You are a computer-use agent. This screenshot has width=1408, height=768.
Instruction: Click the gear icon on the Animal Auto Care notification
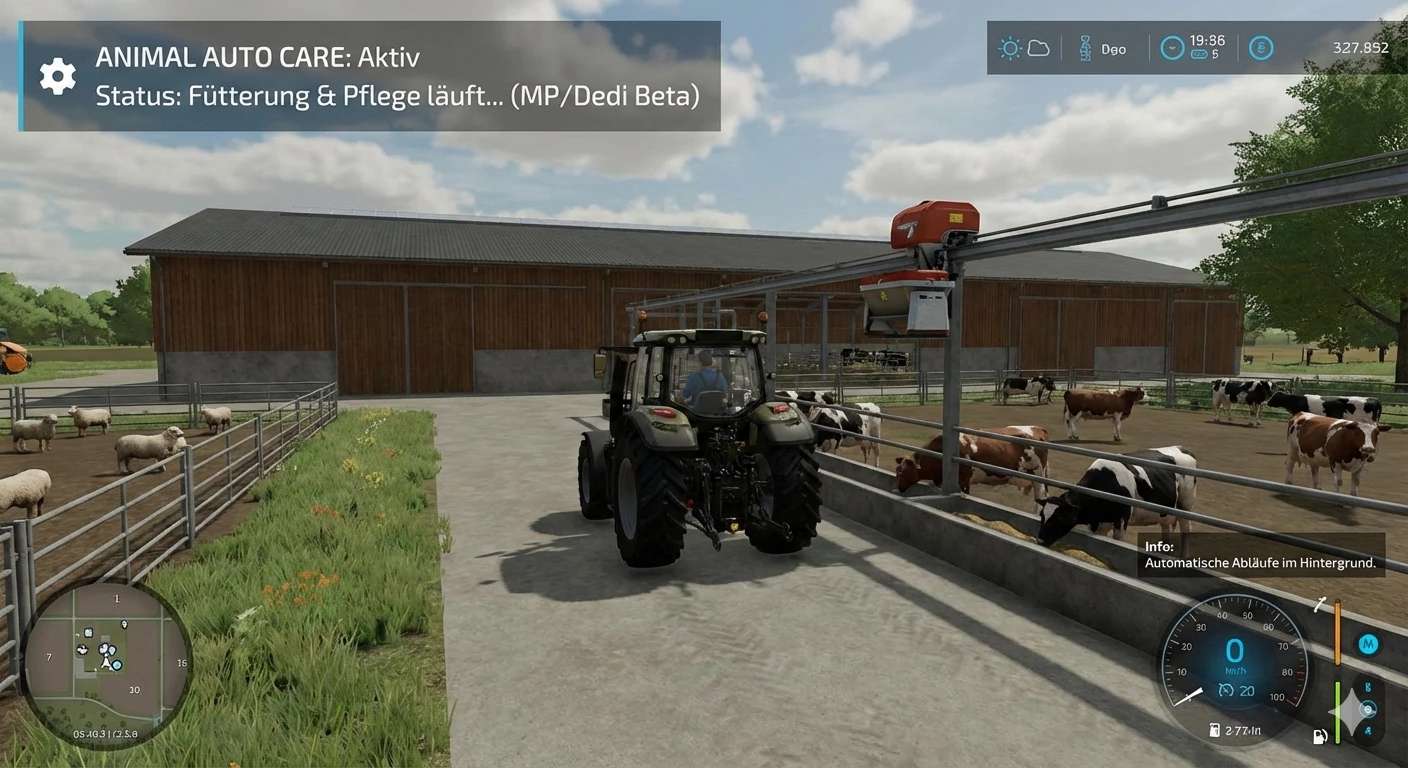click(57, 75)
